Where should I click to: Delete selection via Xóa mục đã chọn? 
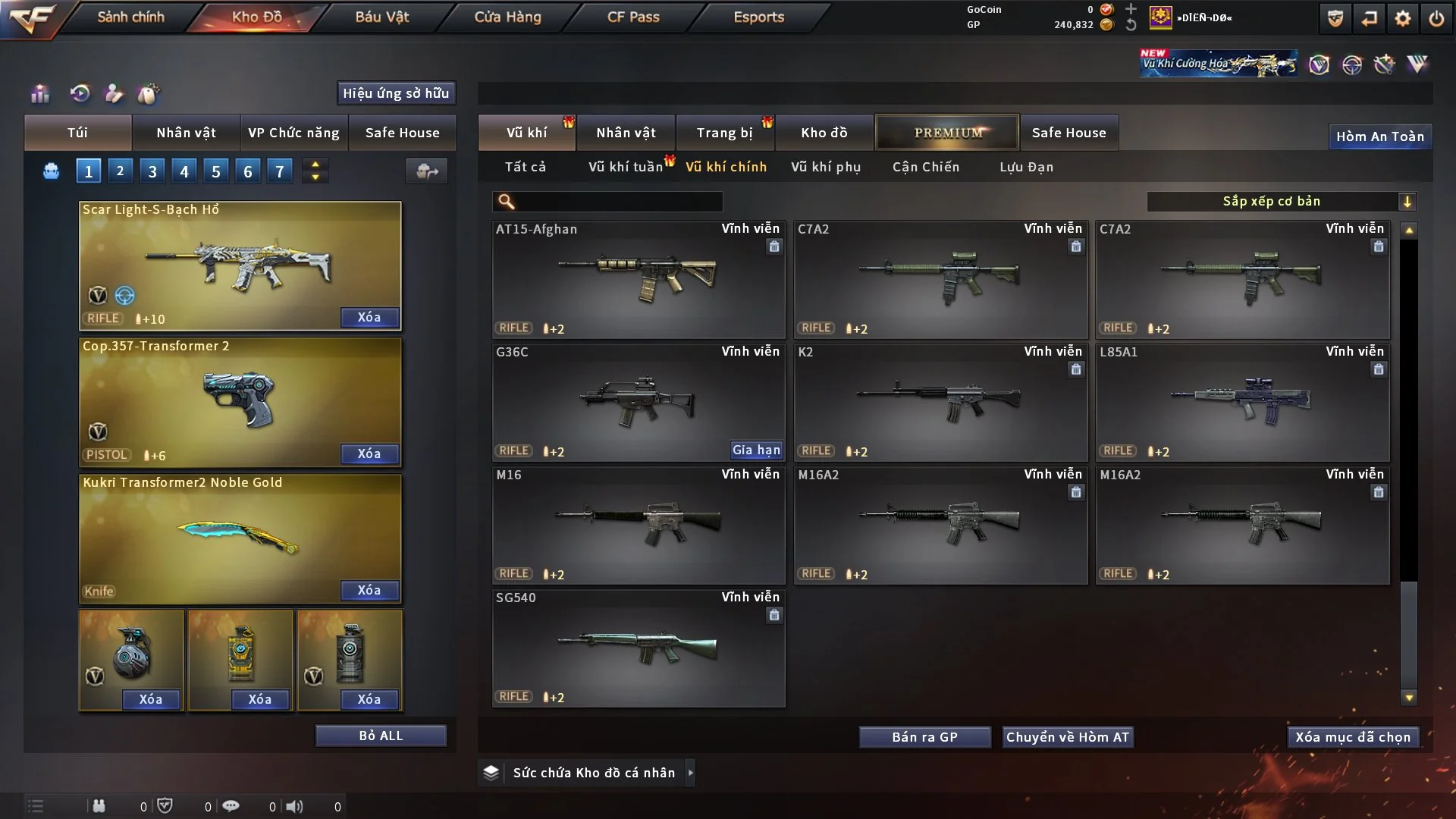[1353, 737]
